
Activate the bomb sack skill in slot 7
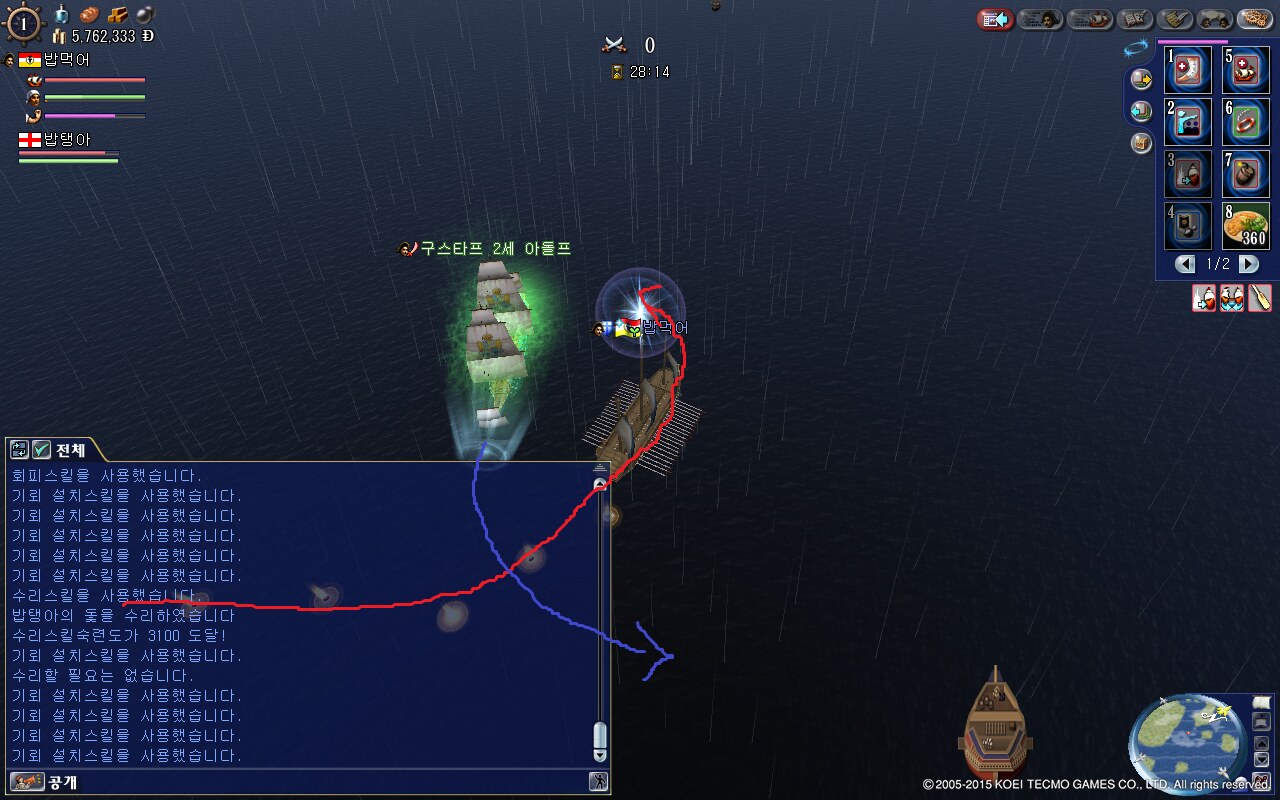[x=1246, y=174]
